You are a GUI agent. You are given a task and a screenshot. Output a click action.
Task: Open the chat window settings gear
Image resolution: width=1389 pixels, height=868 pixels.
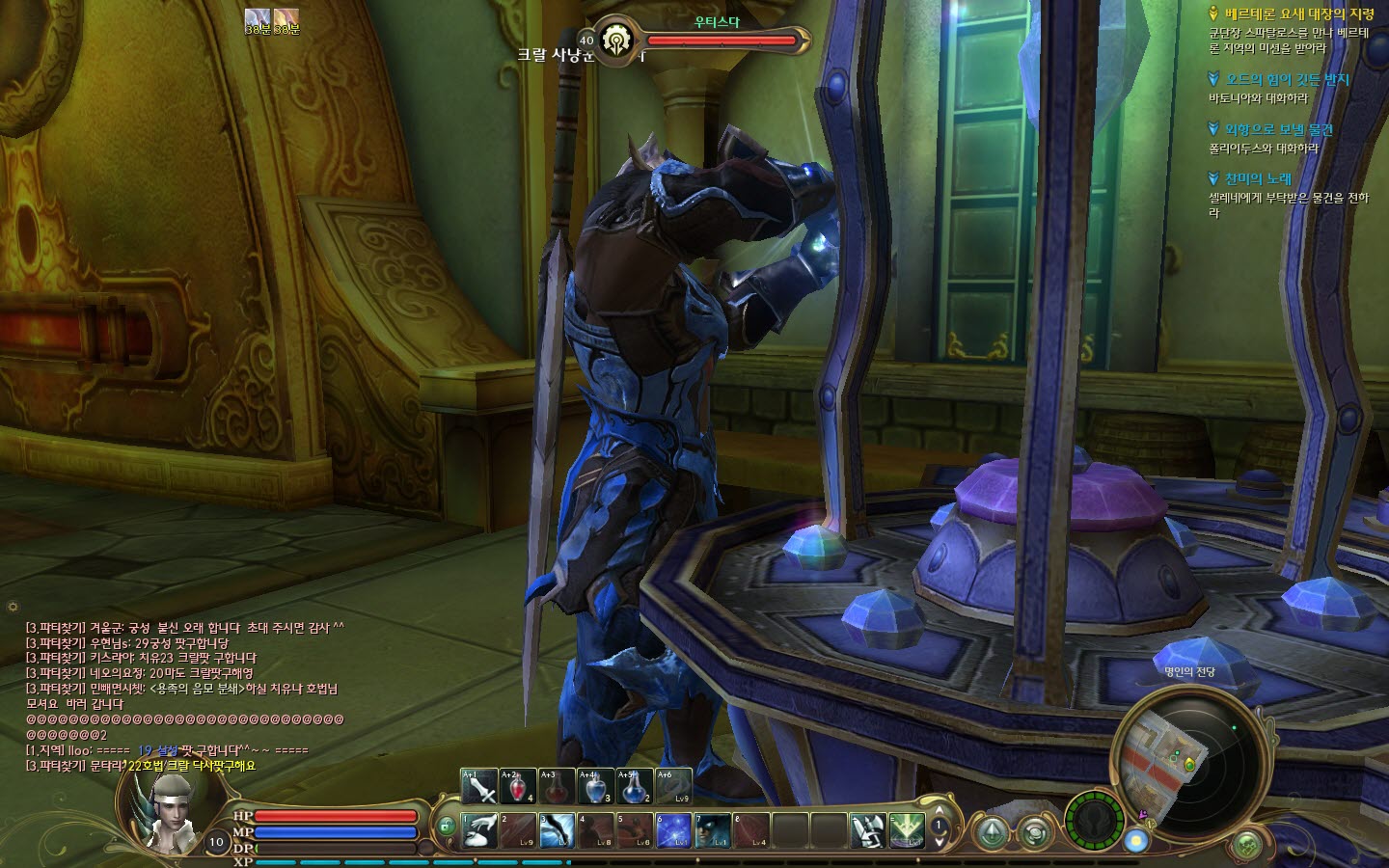click(x=13, y=607)
